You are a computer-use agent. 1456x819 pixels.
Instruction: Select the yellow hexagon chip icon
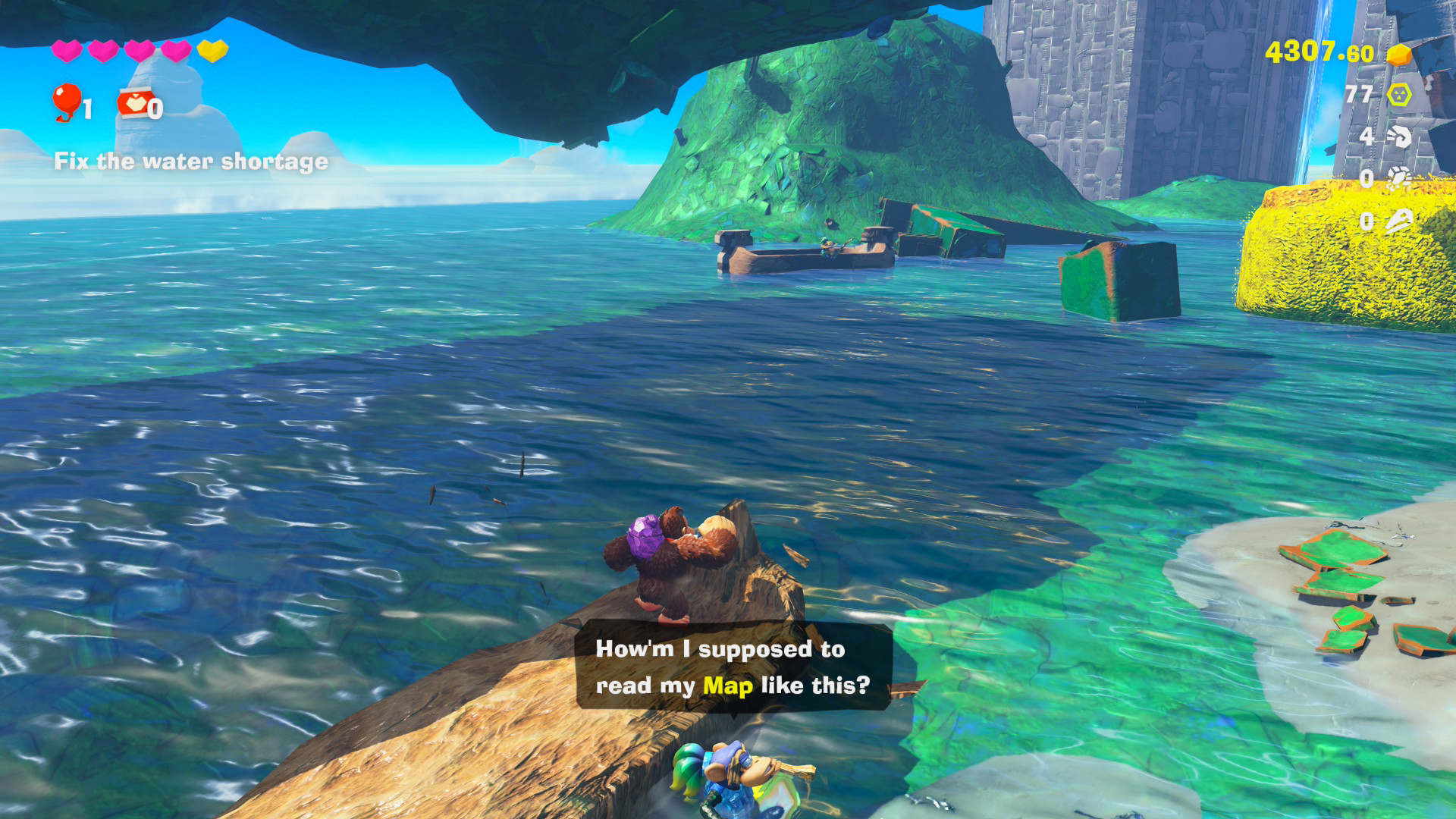coord(1399,95)
